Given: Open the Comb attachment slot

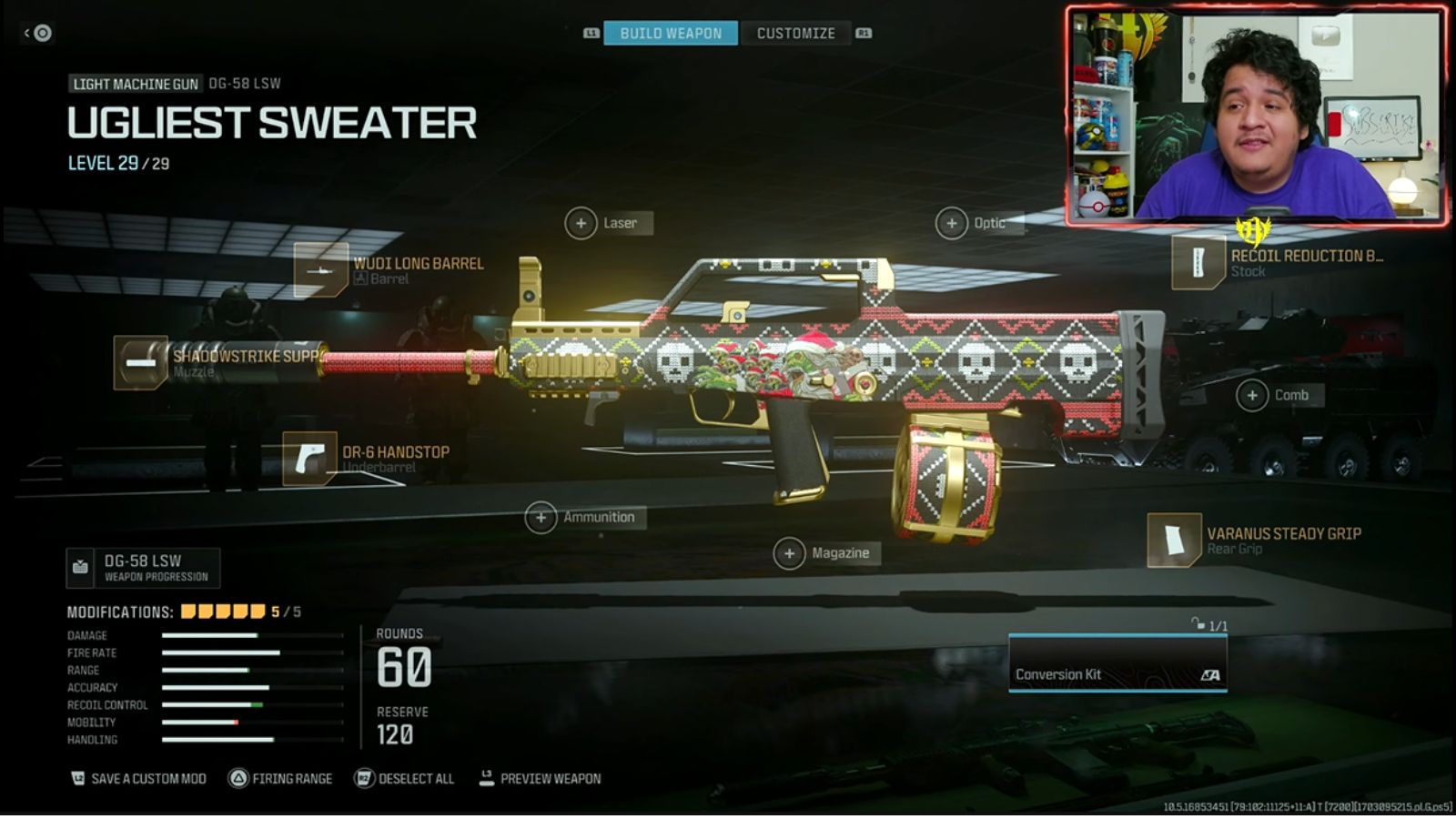Looking at the screenshot, I should click(x=1253, y=395).
